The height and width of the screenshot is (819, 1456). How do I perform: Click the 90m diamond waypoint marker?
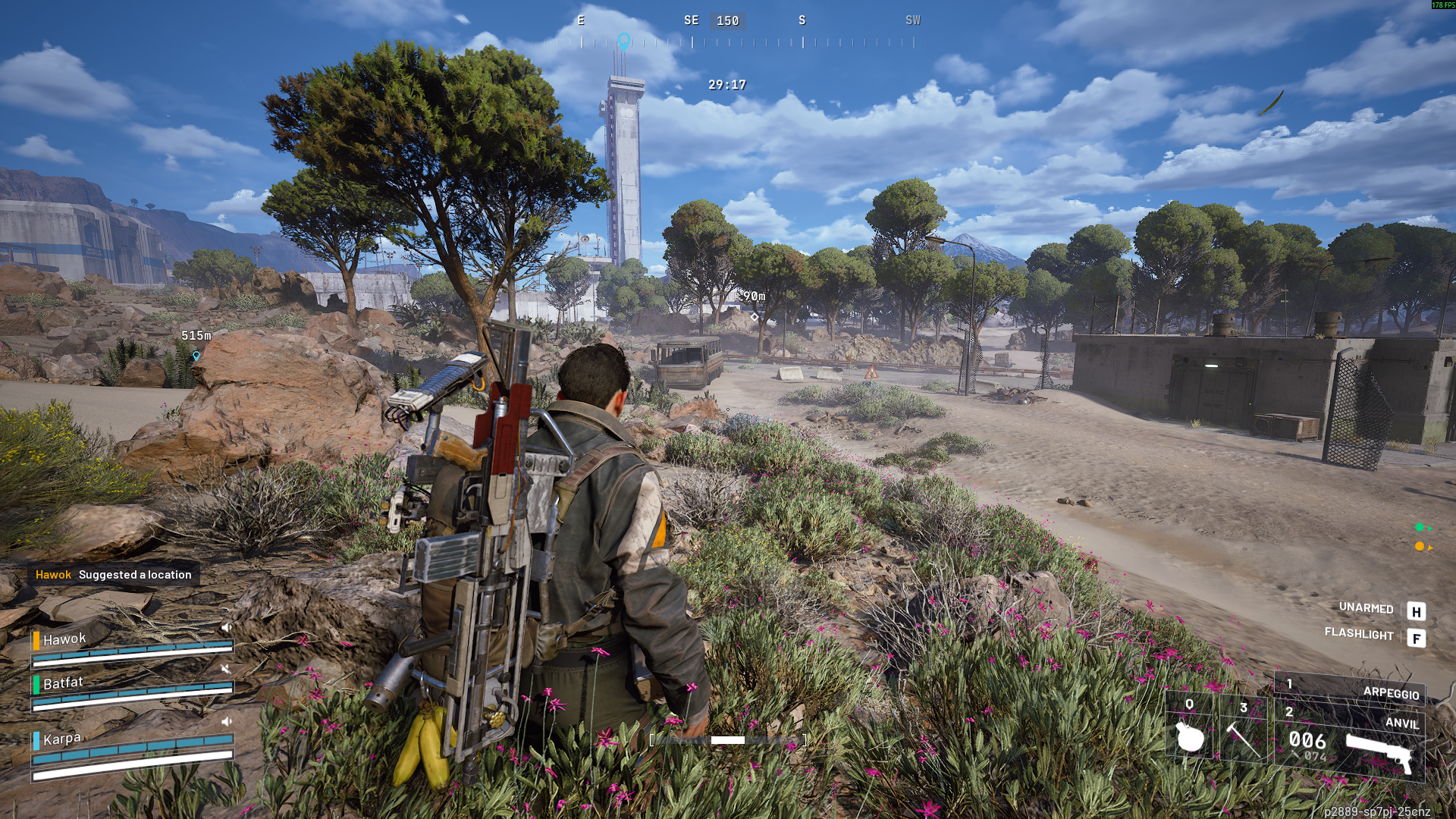pyautogui.click(x=754, y=316)
